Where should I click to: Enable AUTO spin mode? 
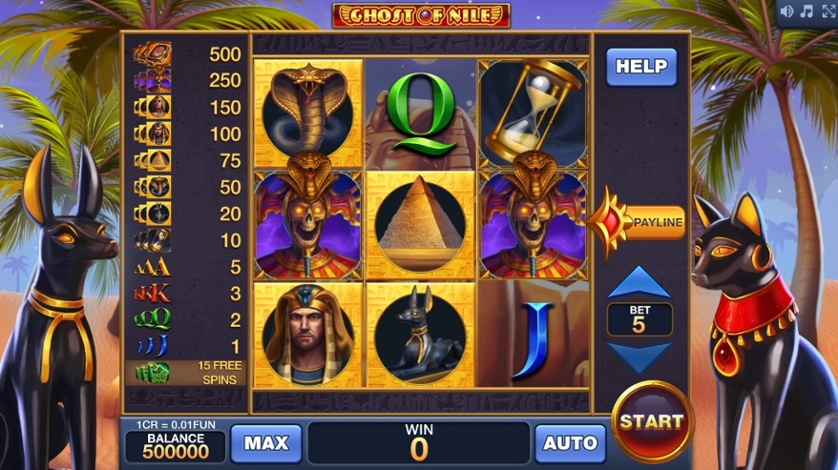coord(570,443)
